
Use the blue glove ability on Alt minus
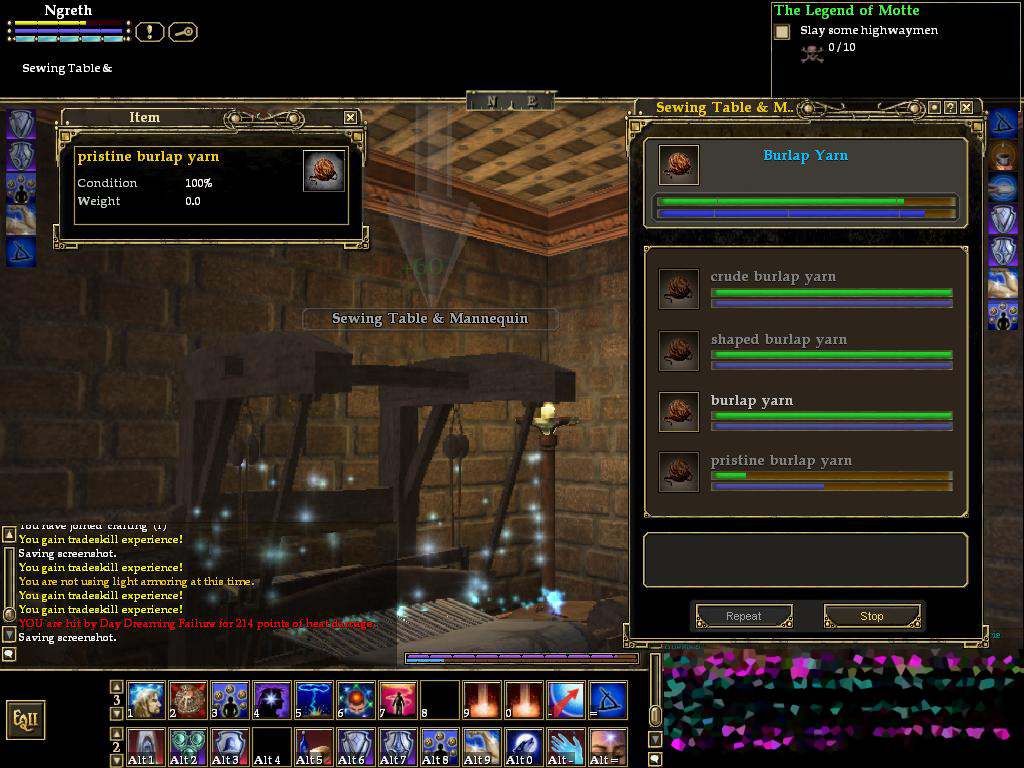point(566,747)
